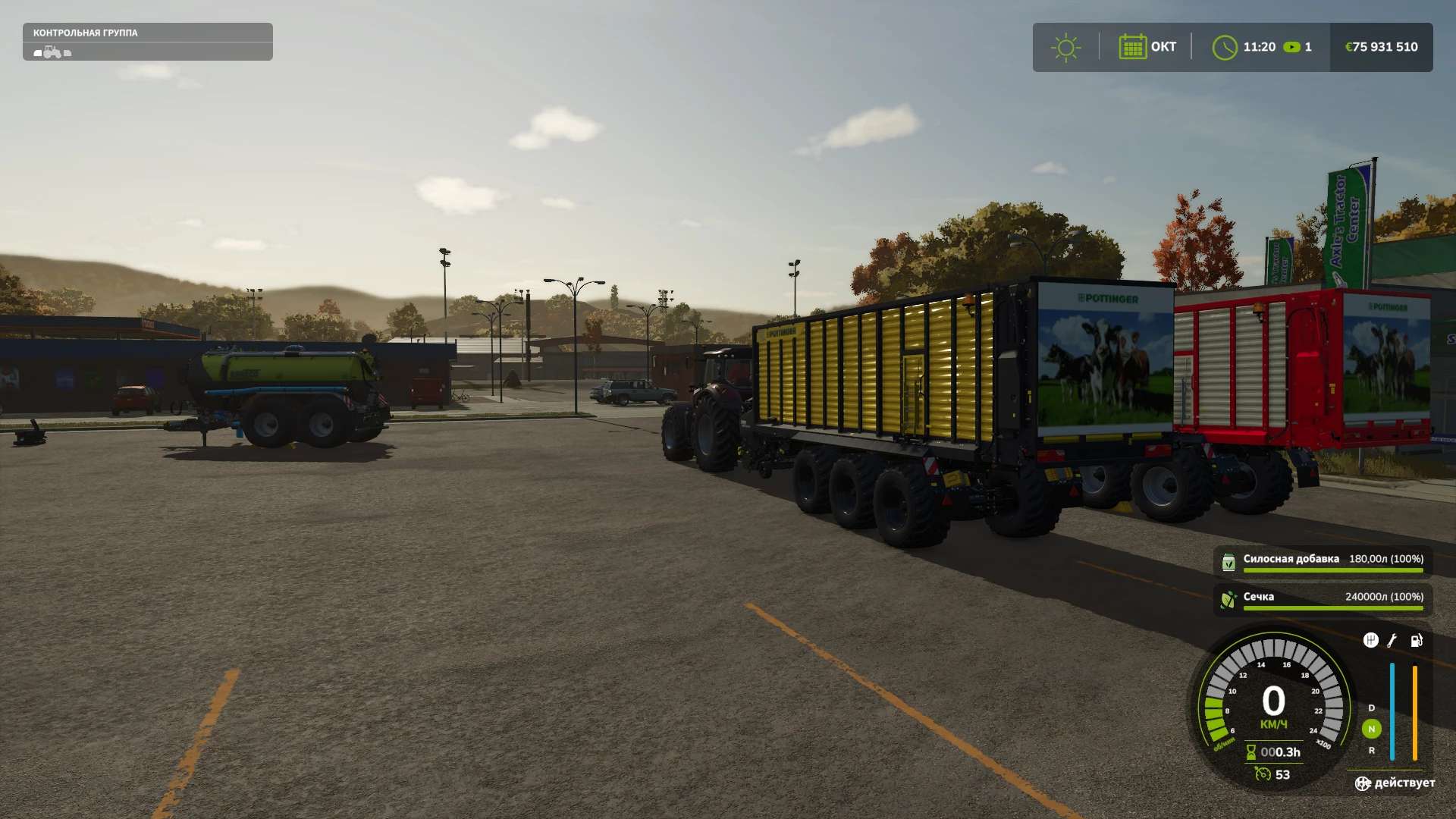Toggle the cruise control speed icon

pyautogui.click(x=1263, y=774)
